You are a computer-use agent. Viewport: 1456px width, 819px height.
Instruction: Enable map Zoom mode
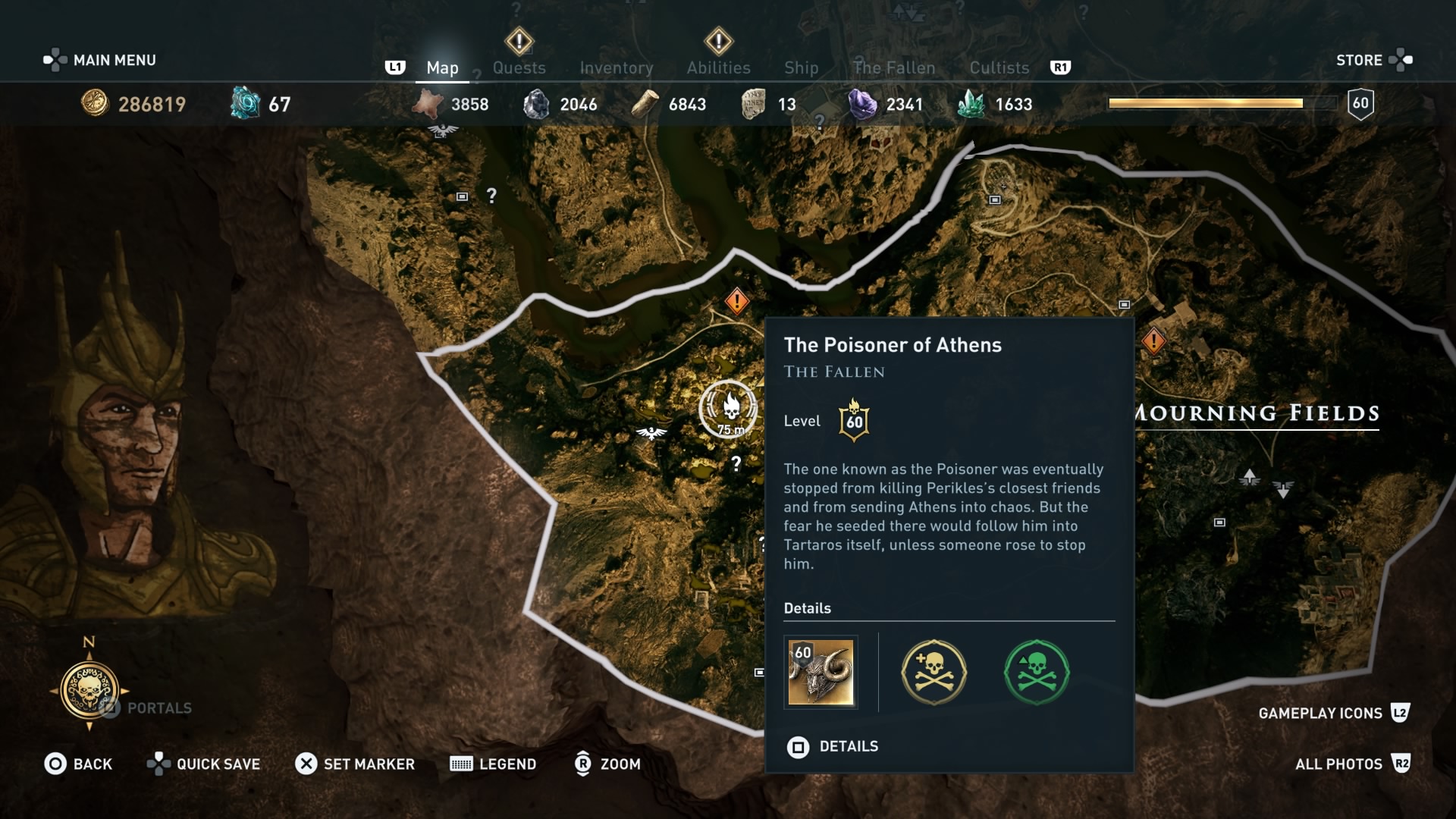(607, 764)
